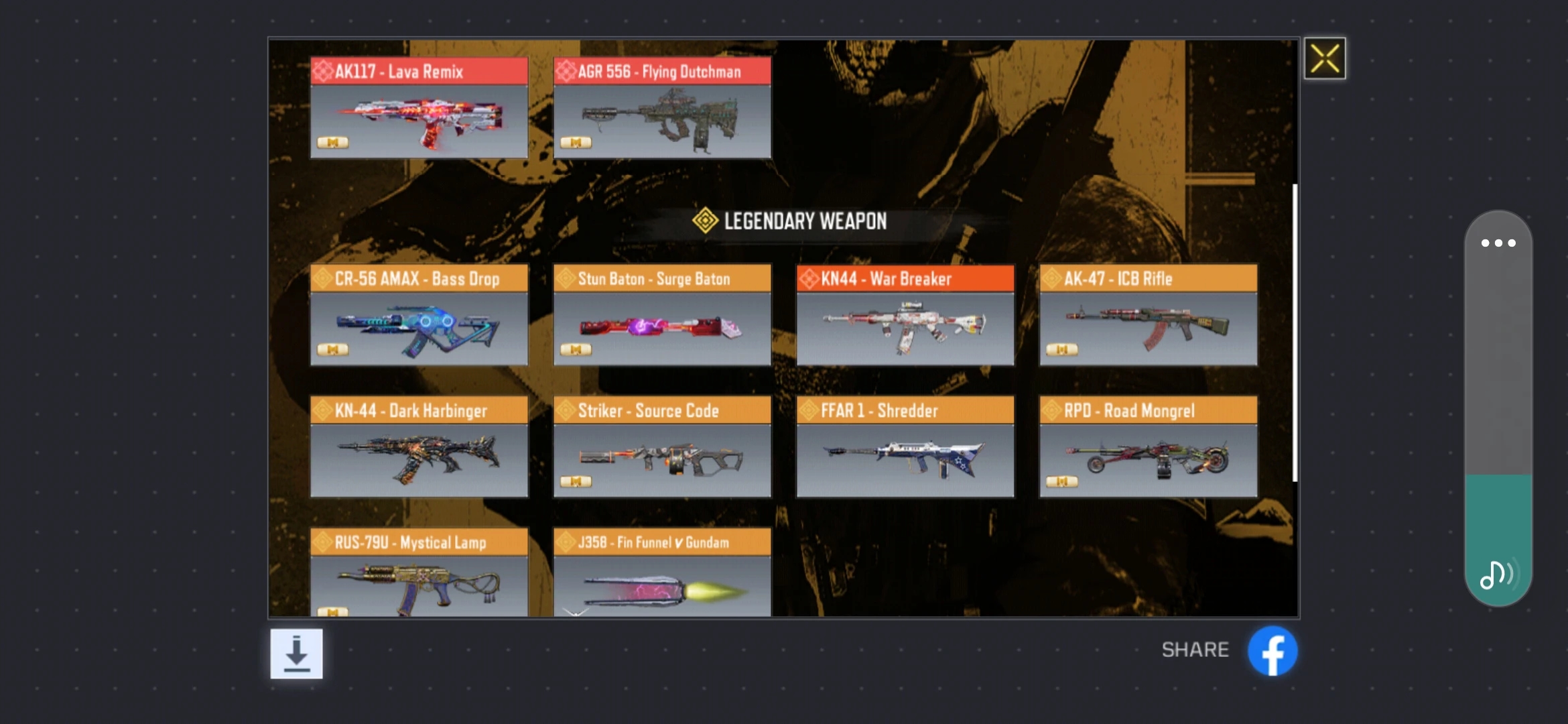Image resolution: width=1568 pixels, height=724 pixels.
Task: Select the RUS-79U - Mystical Lamp card
Action: [x=419, y=573]
